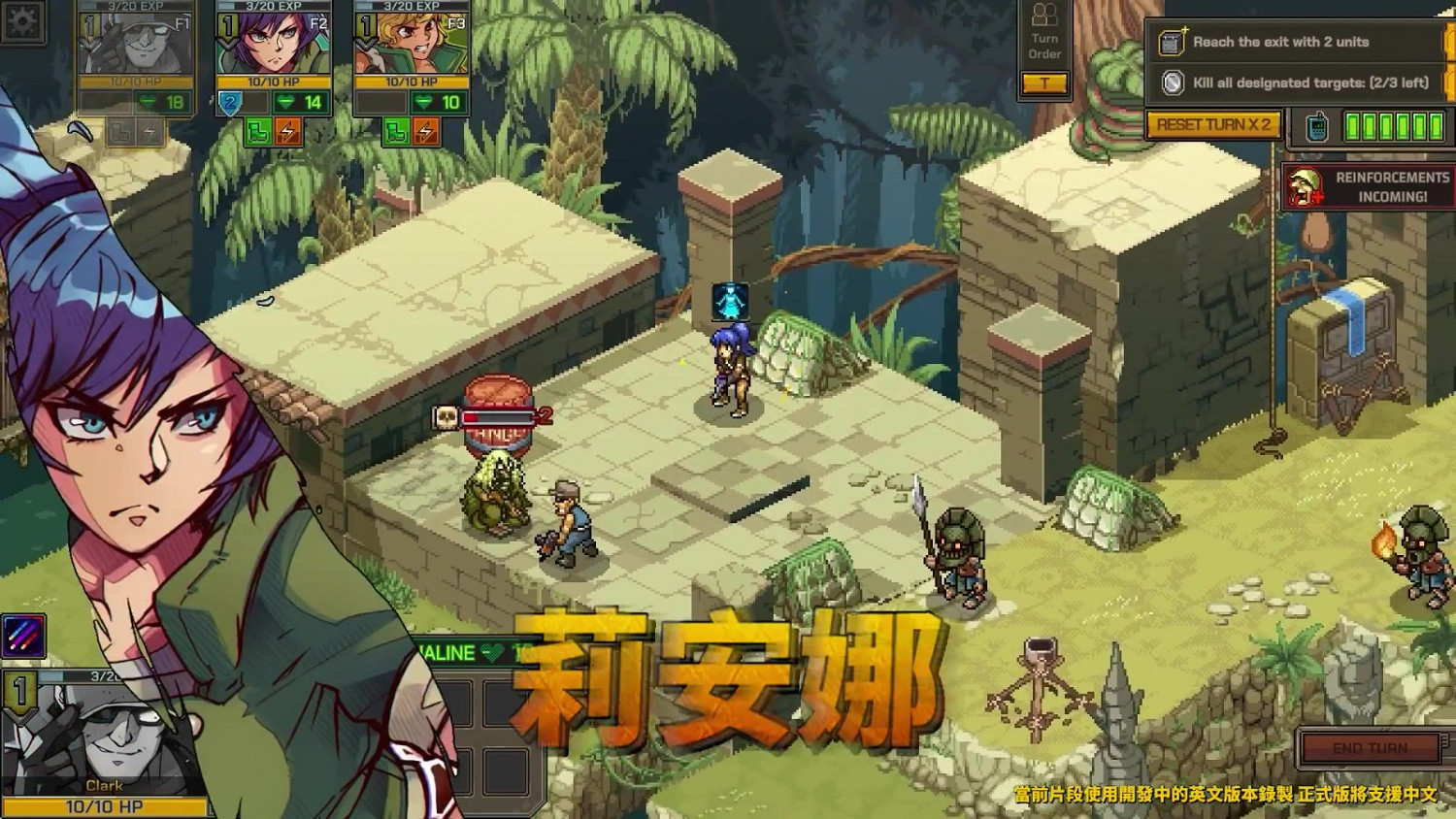The height and width of the screenshot is (819, 1456).
Task: Expand F3's portrait chevron arrow
Action: click(363, 46)
